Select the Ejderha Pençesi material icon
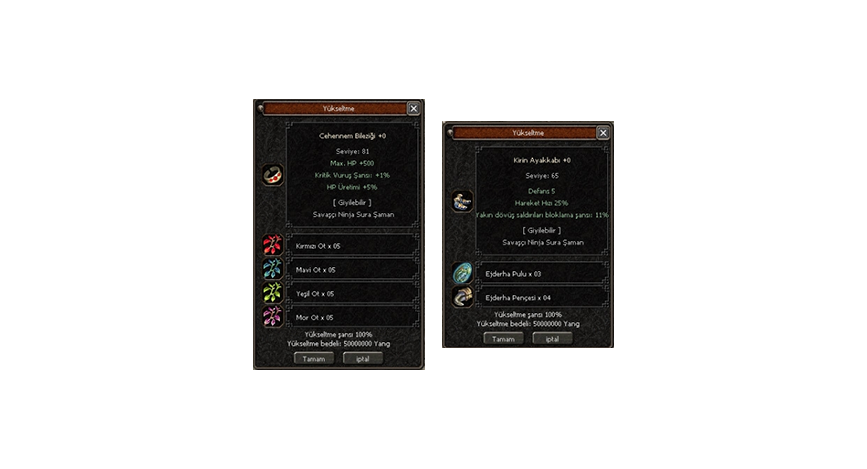The height and width of the screenshot is (469, 867). point(462,296)
